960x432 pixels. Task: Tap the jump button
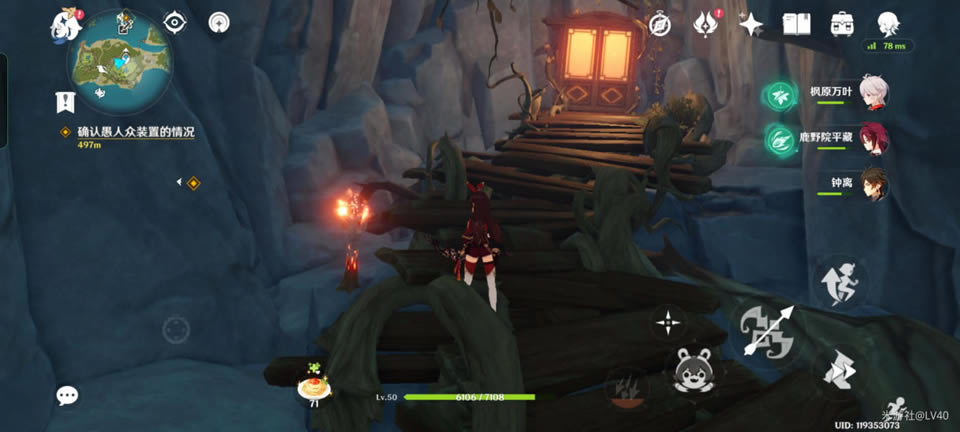pos(840,370)
